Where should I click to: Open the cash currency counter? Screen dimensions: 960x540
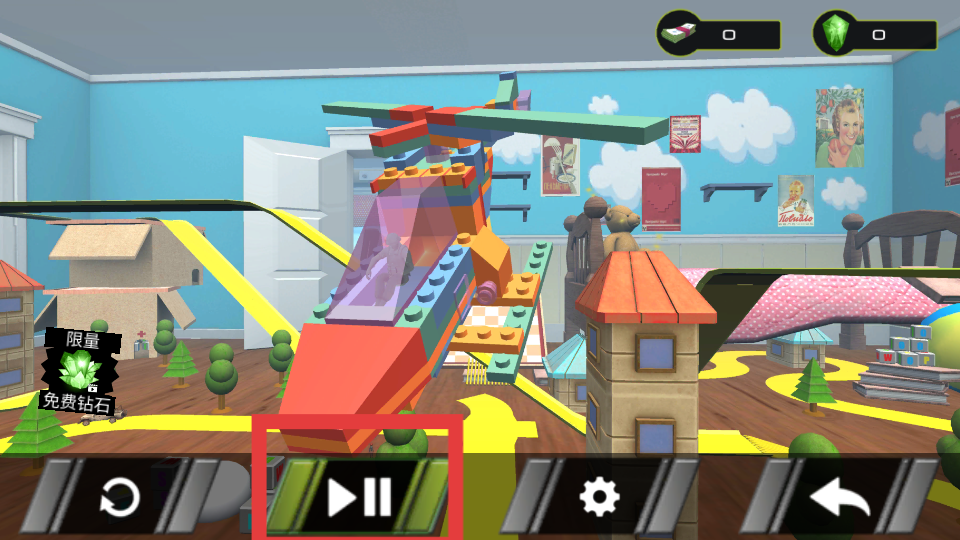[717, 35]
